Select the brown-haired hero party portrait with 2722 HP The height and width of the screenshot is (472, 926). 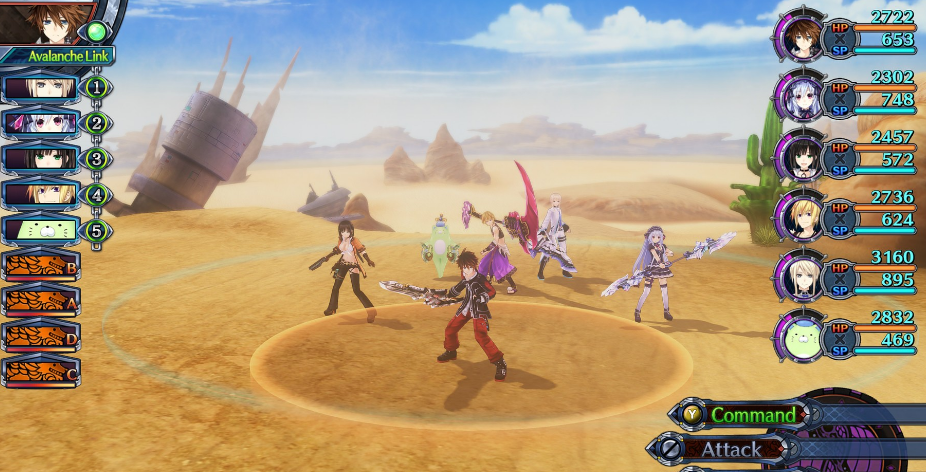click(800, 40)
